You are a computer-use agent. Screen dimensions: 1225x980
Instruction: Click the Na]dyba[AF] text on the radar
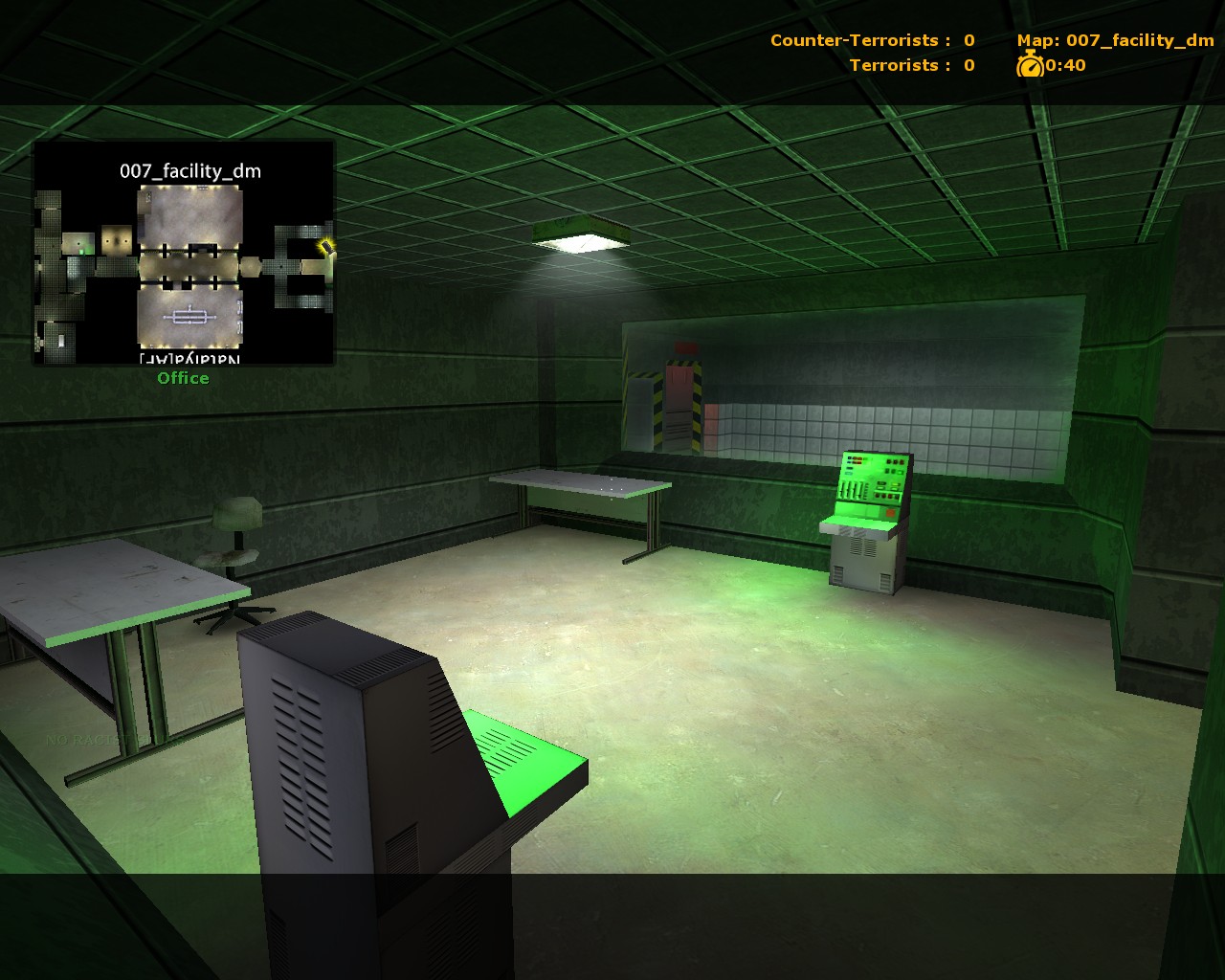pyautogui.click(x=188, y=356)
